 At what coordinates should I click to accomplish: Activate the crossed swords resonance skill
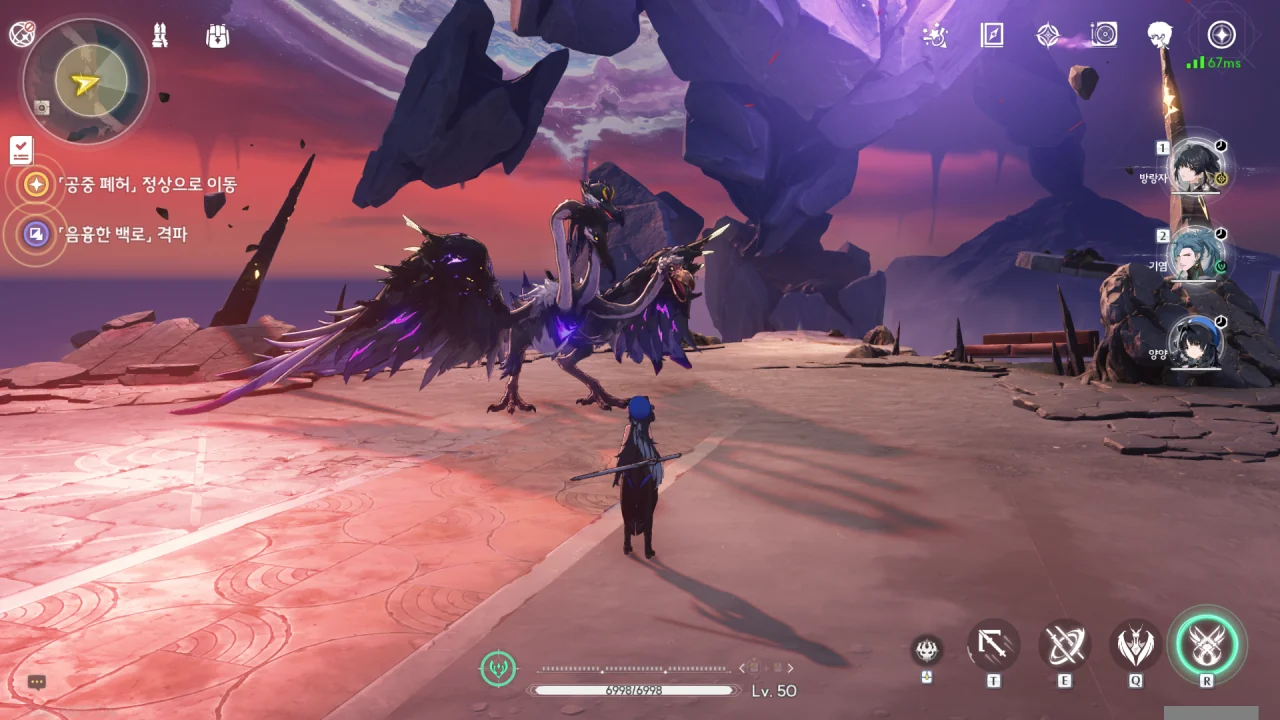[x=1064, y=645]
